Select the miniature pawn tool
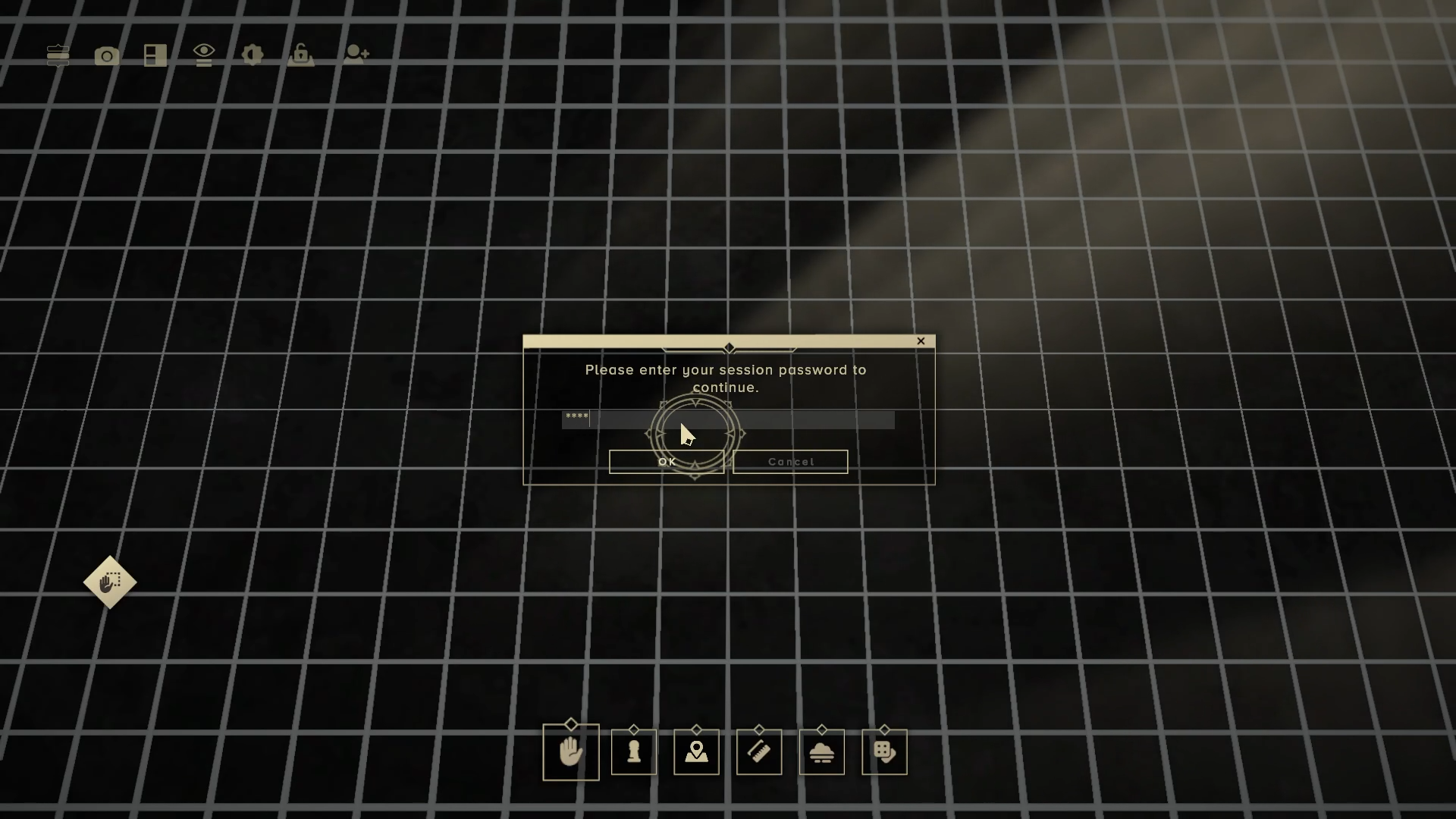This screenshot has width=1456, height=819. click(x=633, y=752)
